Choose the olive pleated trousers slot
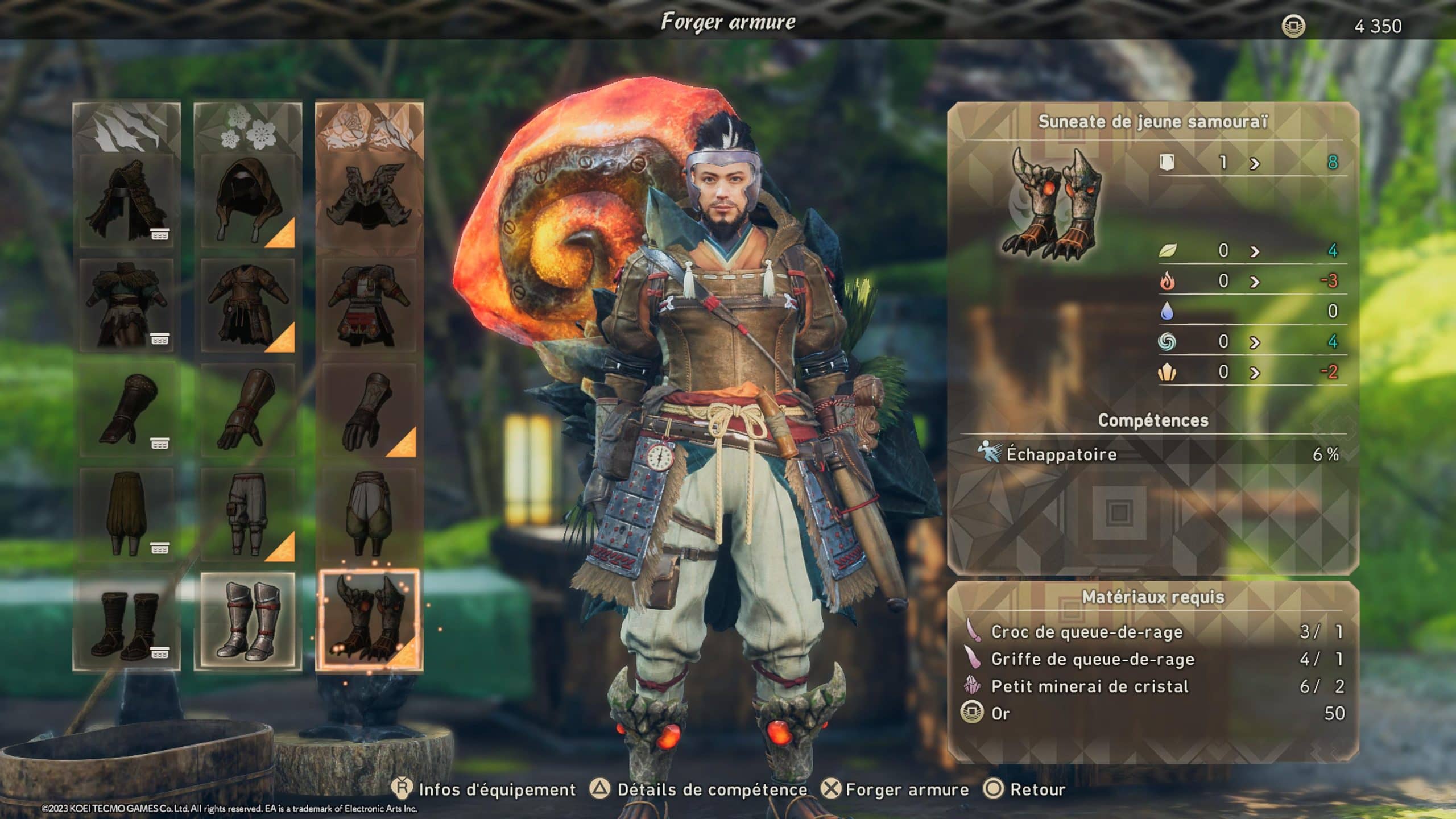This screenshot has width=1456, height=819. click(126, 515)
